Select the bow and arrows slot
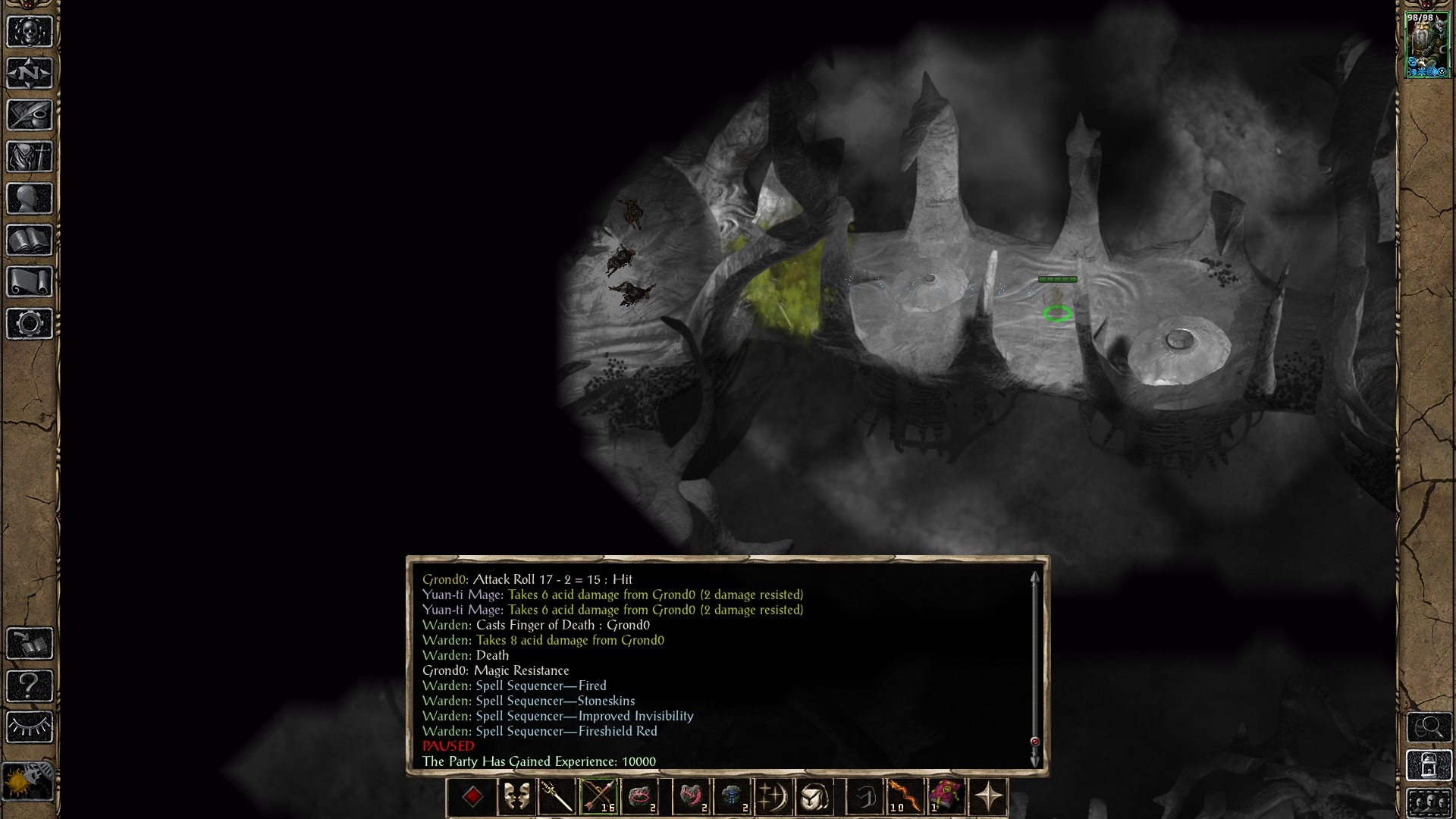The width and height of the screenshot is (1456, 819). tap(599, 797)
